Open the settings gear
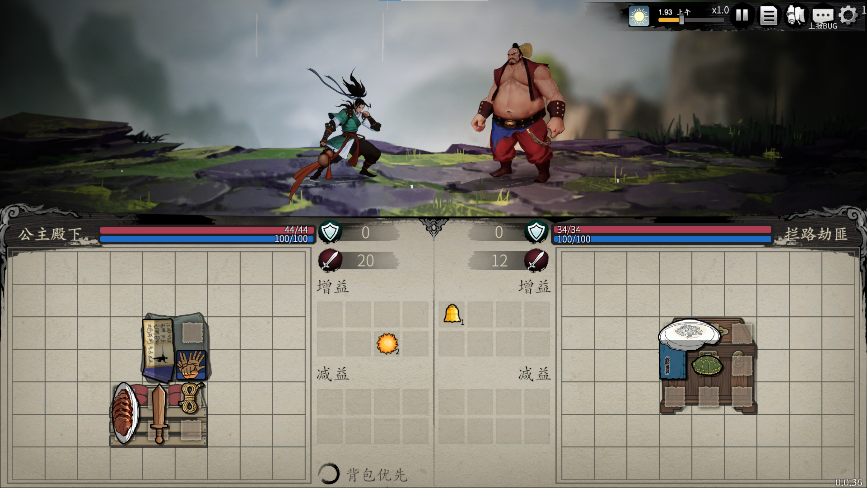 848,15
